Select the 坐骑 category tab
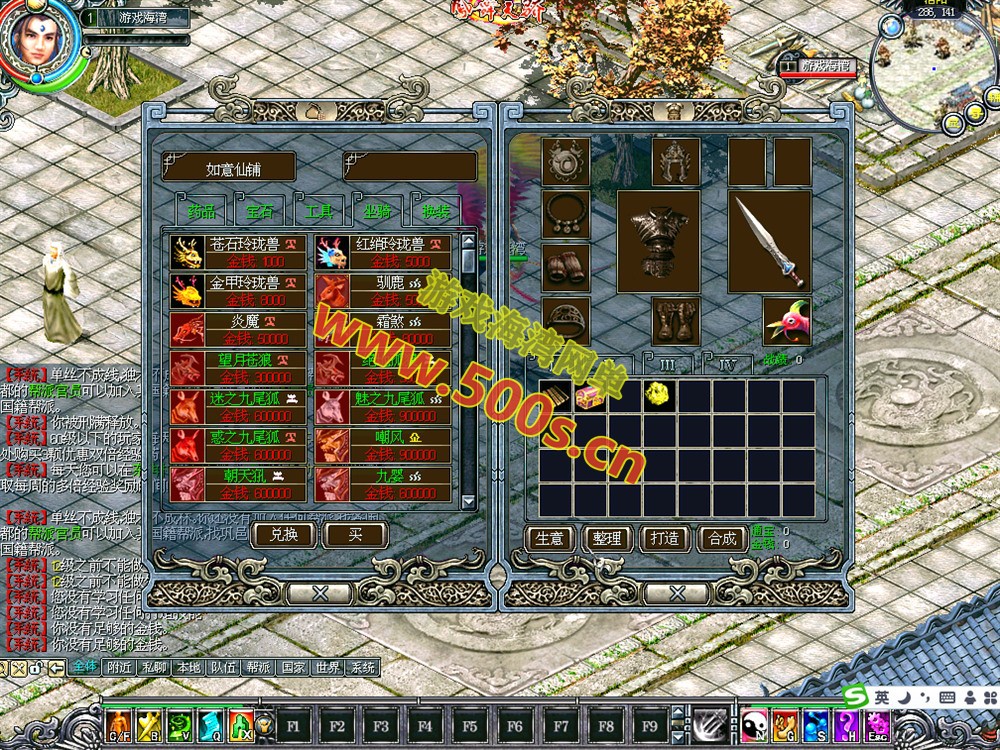Screen dimensions: 1000x750 pyautogui.click(x=378, y=212)
